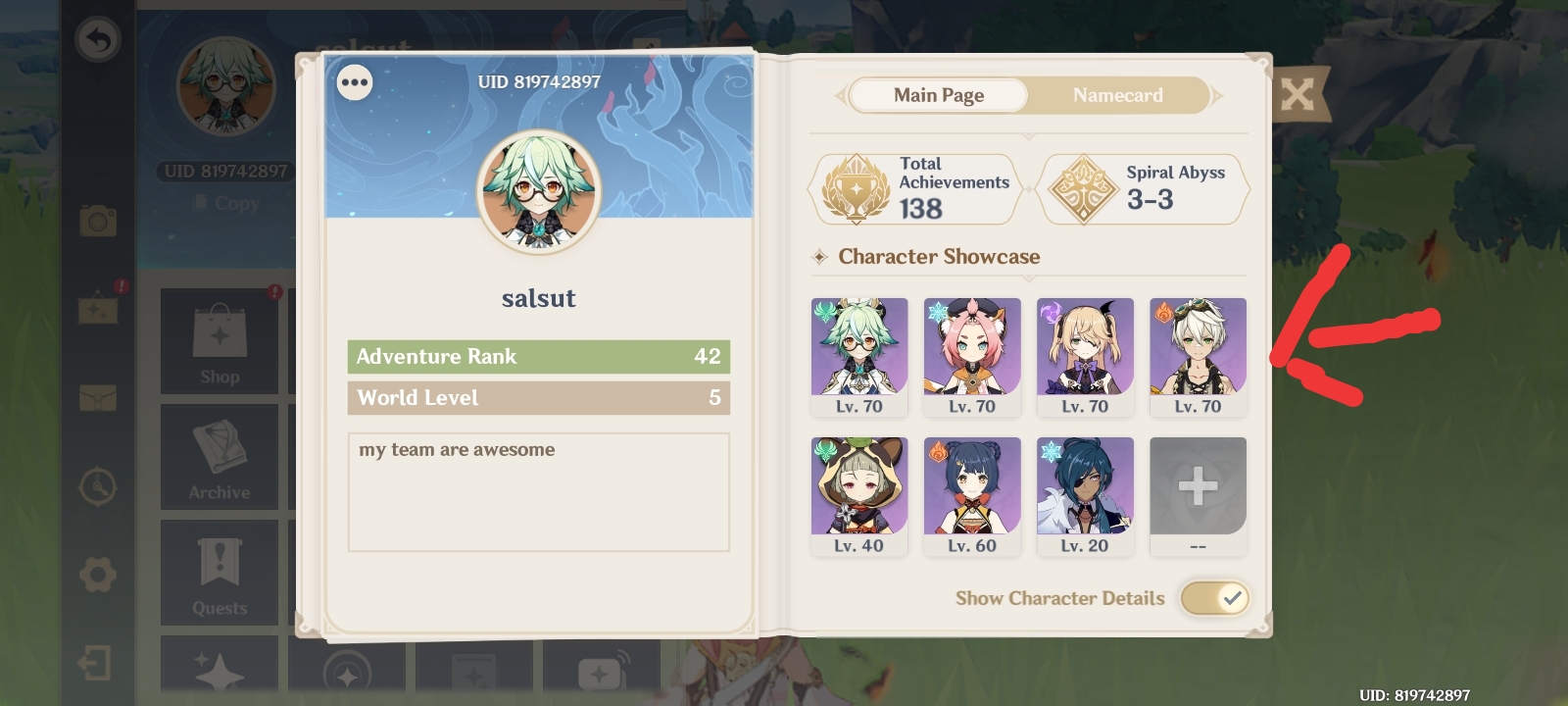Viewport: 1568px width, 706px height.
Task: Click the clock guide icon in sidebar
Action: pos(97,487)
